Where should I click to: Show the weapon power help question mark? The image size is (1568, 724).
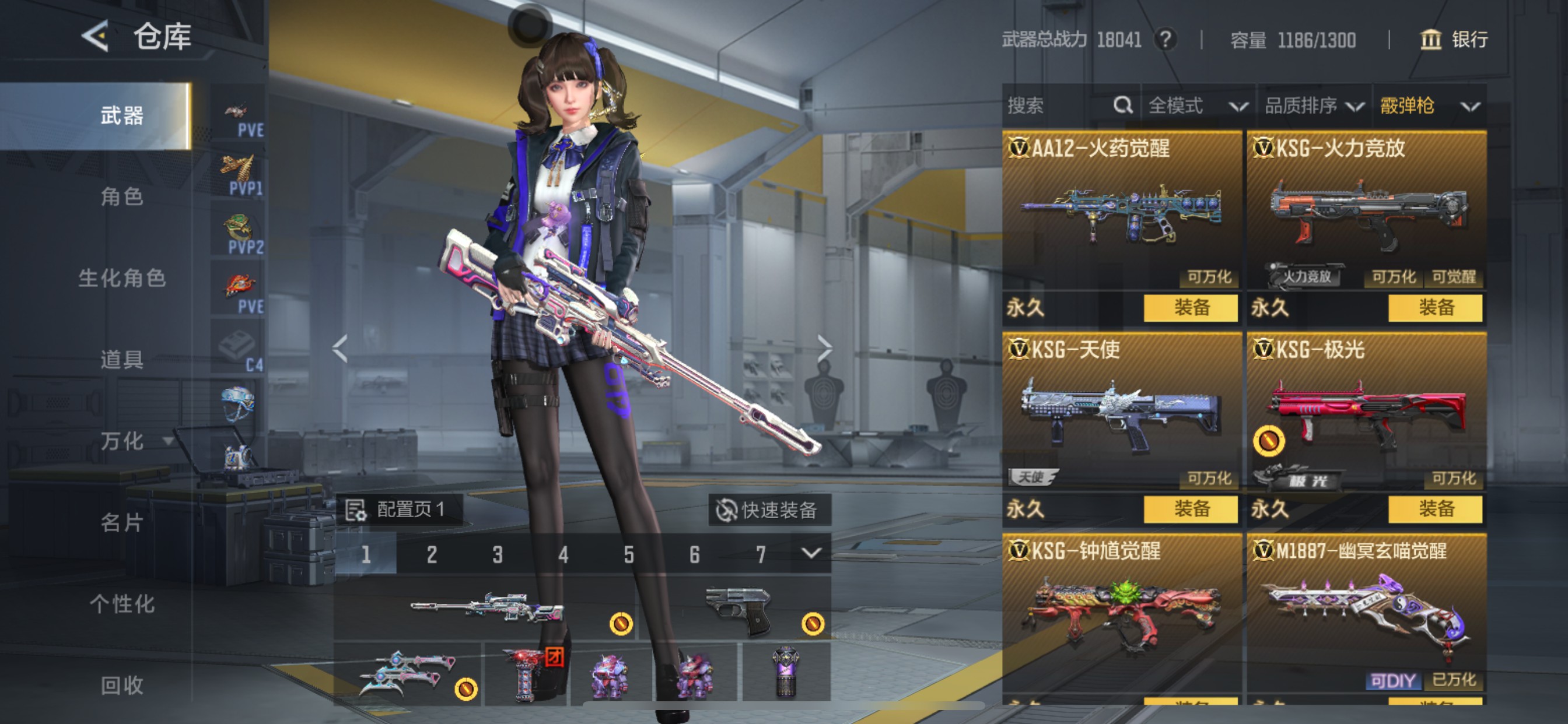1165,40
